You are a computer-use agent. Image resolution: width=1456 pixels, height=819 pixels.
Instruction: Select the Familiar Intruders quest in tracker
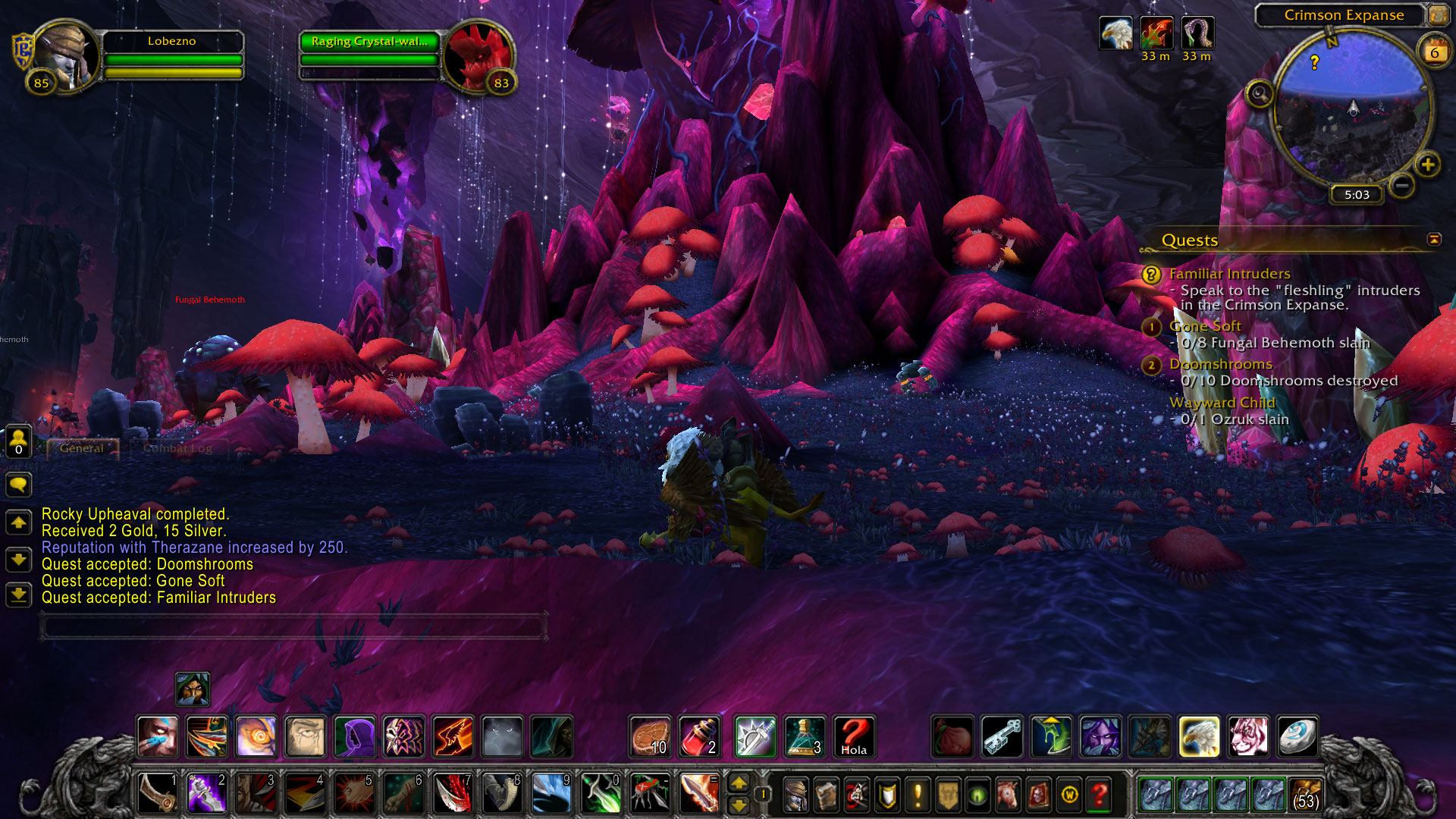coord(1229,274)
